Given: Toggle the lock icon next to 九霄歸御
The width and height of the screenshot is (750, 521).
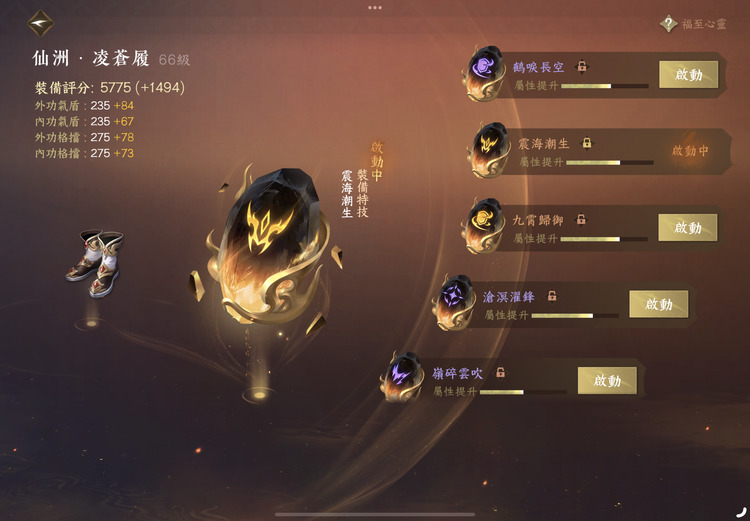Looking at the screenshot, I should 581,219.
